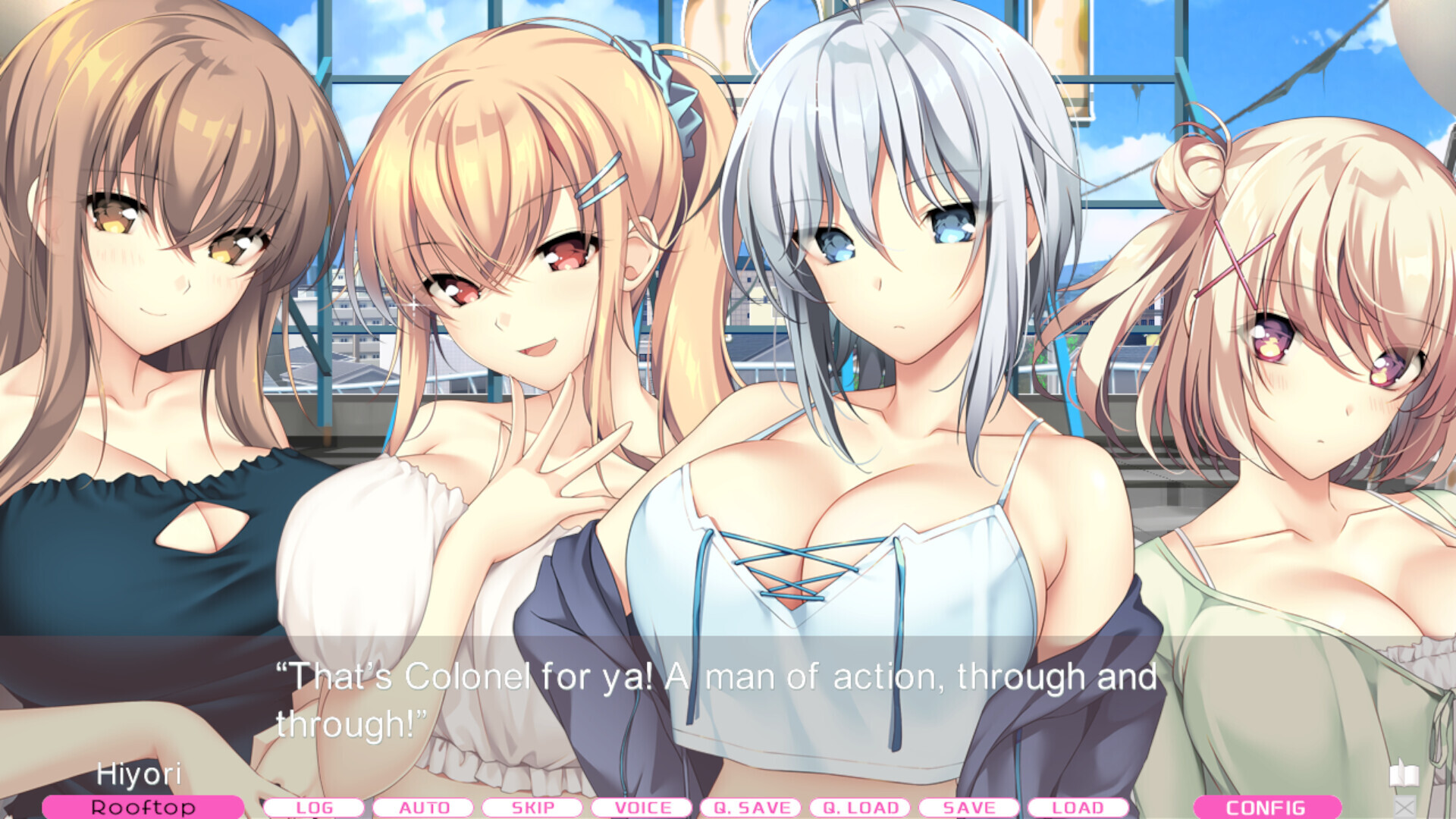
Task: Enable SKIP mode to fast-forward dialogue
Action: click(533, 808)
